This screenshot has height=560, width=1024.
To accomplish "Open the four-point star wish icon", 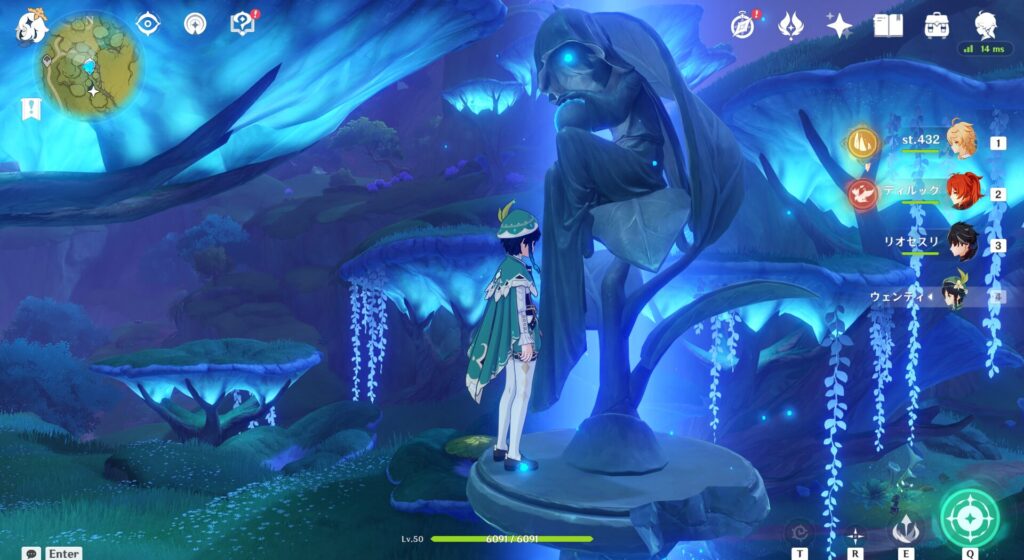I will 839,25.
